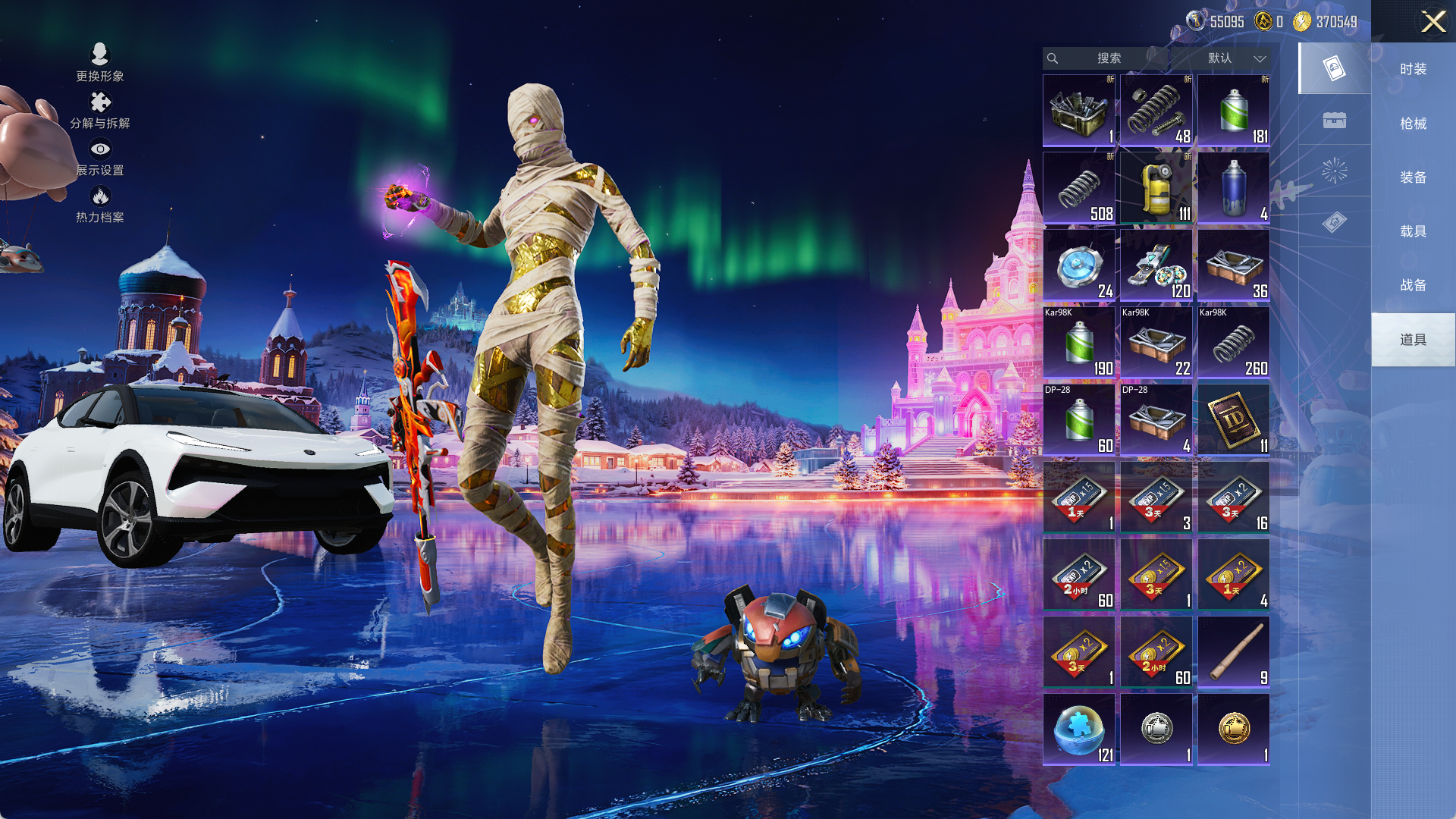1456x819 pixels.
Task: Close the inventory screen
Action: click(1432, 21)
